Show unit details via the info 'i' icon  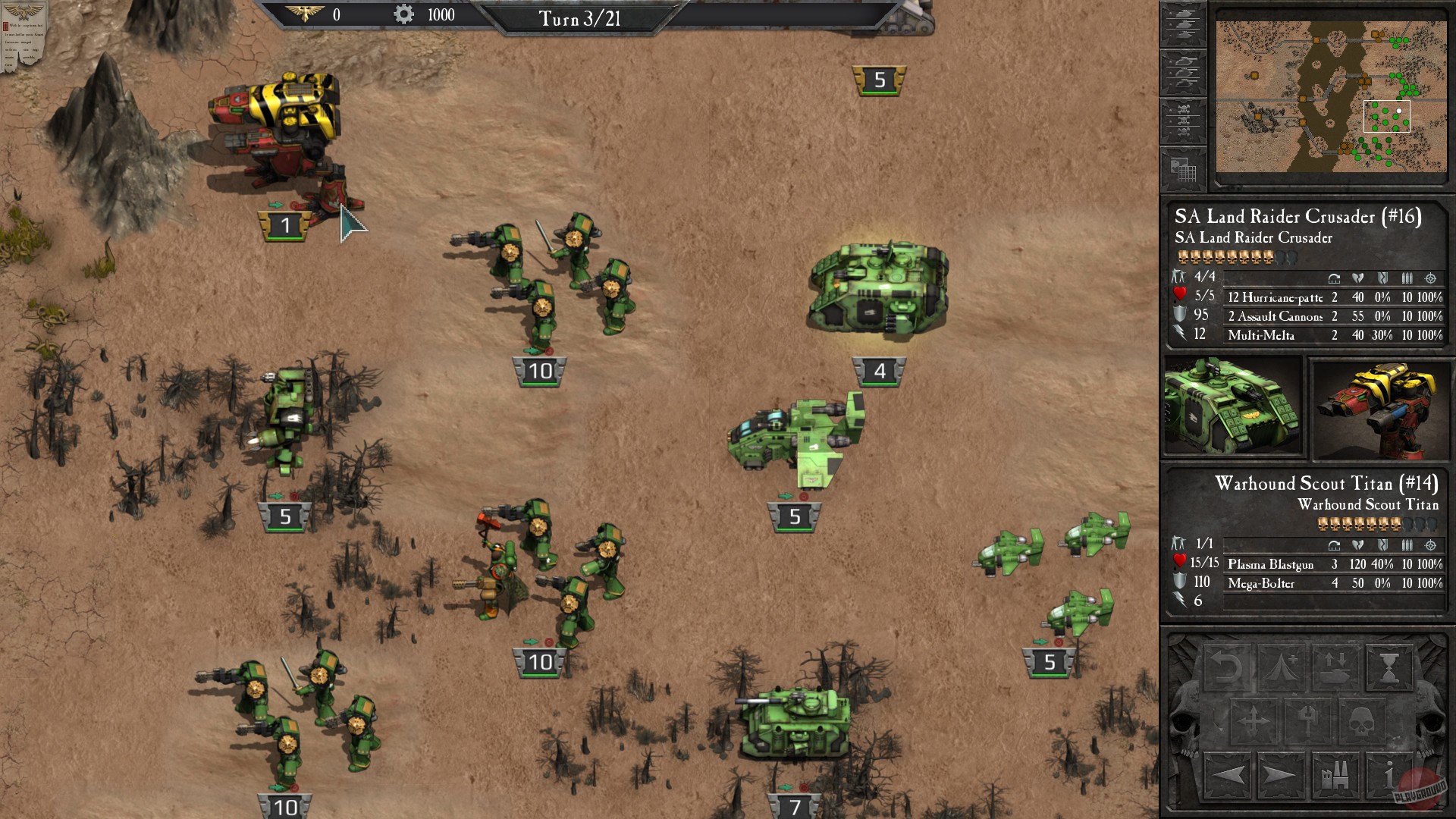tap(1388, 776)
